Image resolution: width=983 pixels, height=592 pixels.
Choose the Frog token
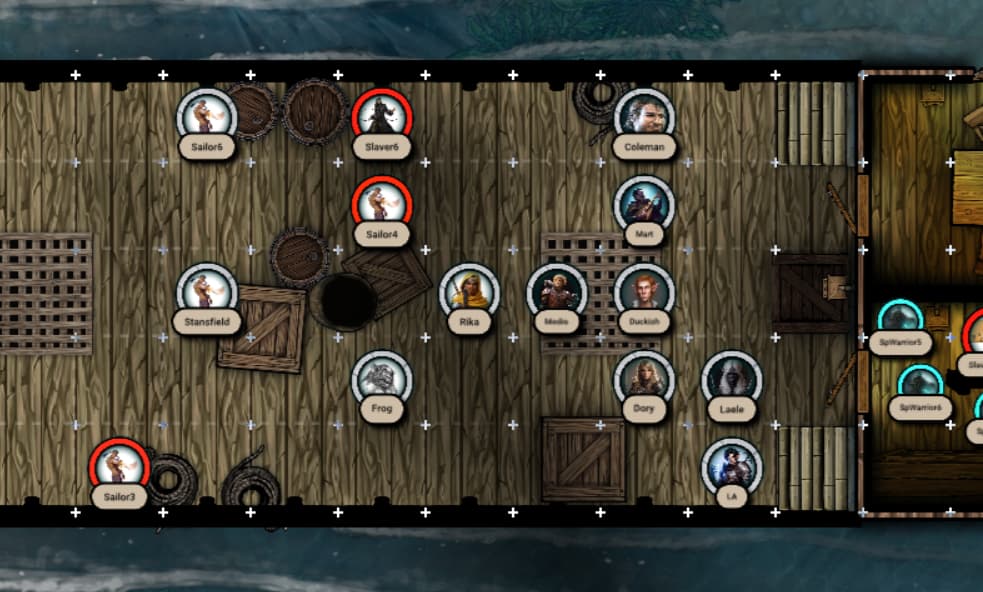click(382, 379)
